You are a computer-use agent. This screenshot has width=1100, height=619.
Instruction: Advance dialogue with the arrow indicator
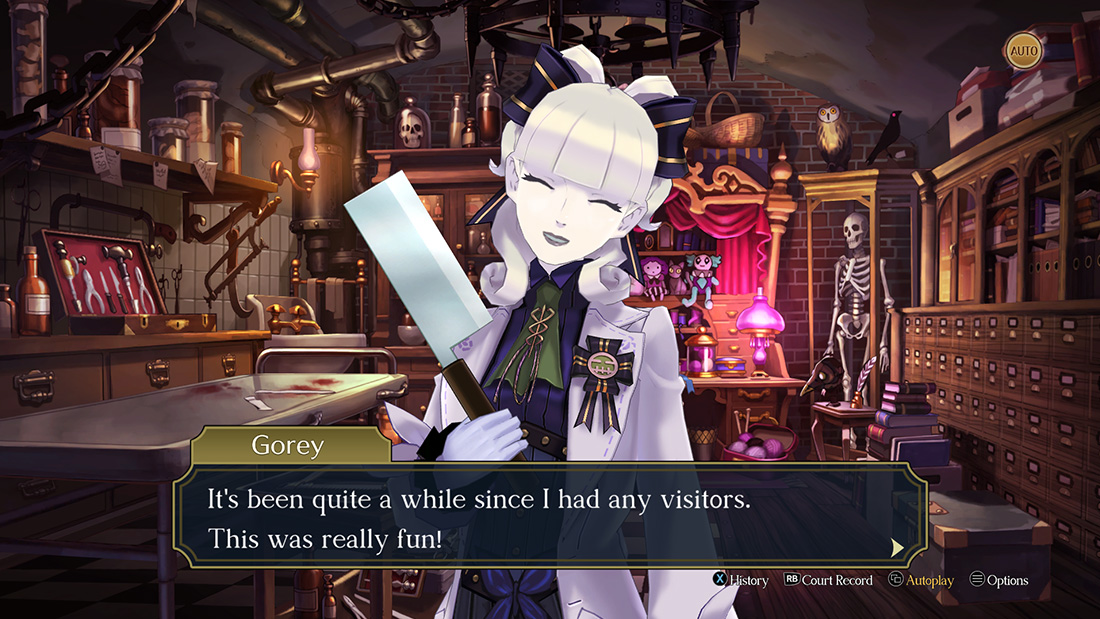(x=897, y=547)
